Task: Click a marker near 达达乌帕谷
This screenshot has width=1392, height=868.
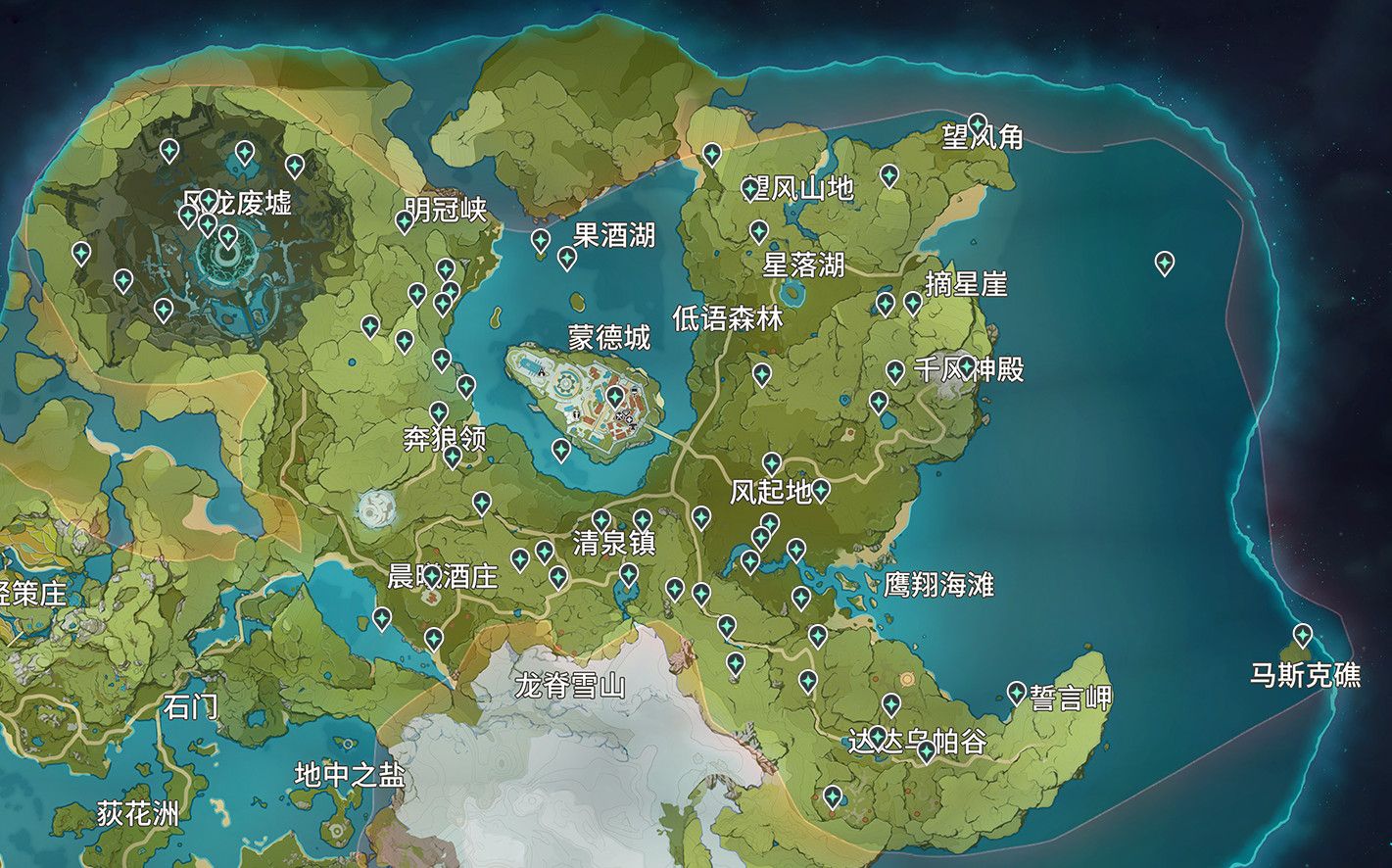Action: [892, 703]
